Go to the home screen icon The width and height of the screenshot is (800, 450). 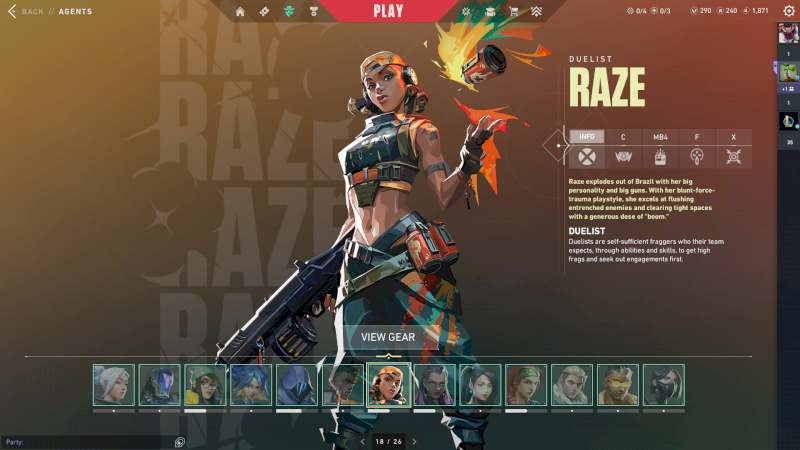pos(240,12)
